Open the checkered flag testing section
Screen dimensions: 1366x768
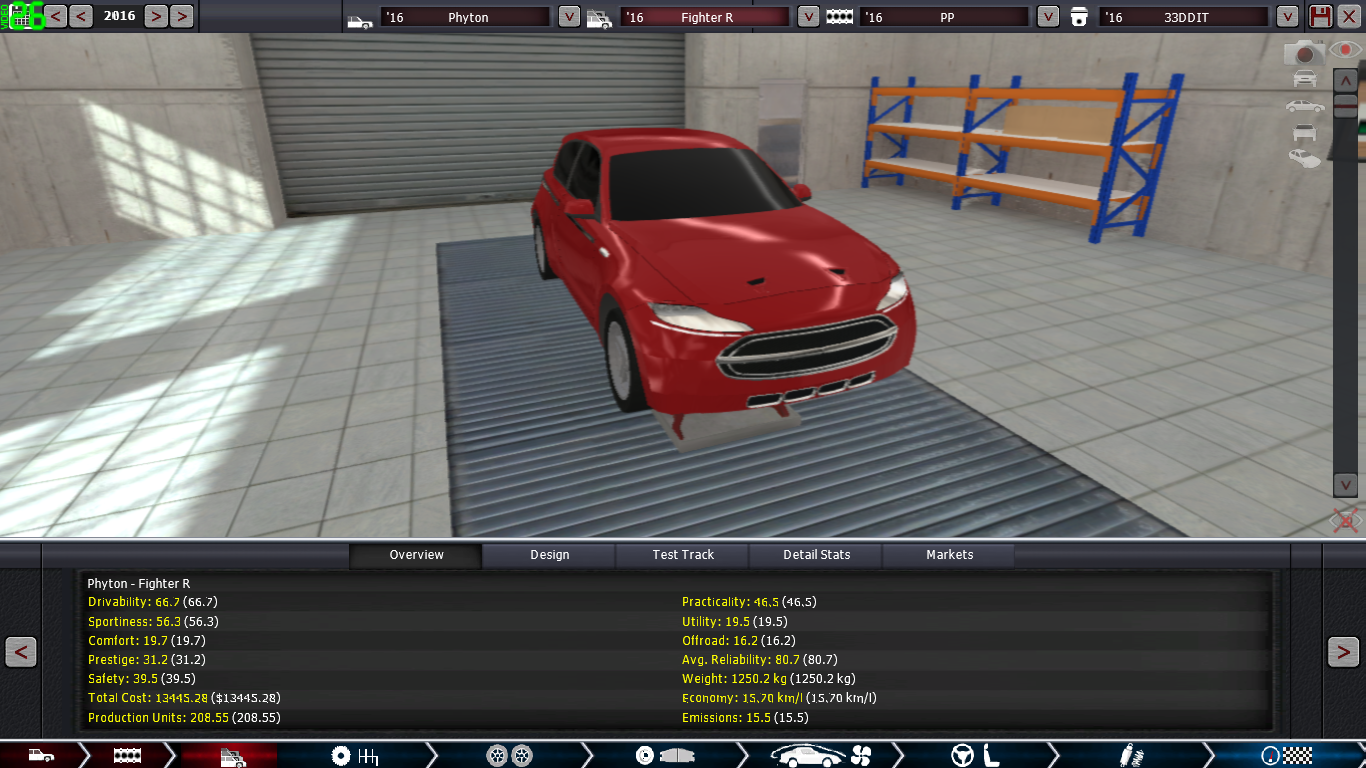(x=1286, y=756)
